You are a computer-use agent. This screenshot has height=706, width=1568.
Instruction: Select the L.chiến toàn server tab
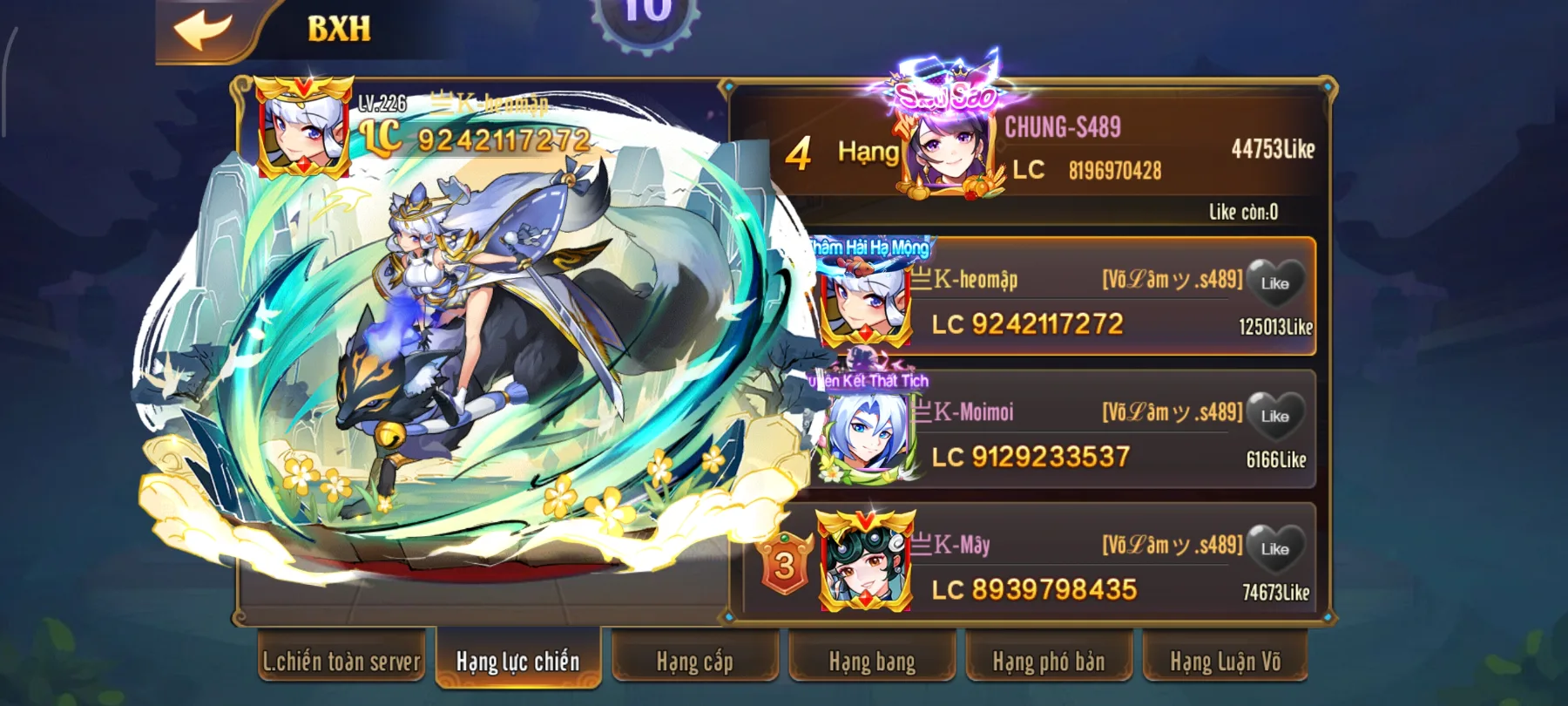coord(341,662)
